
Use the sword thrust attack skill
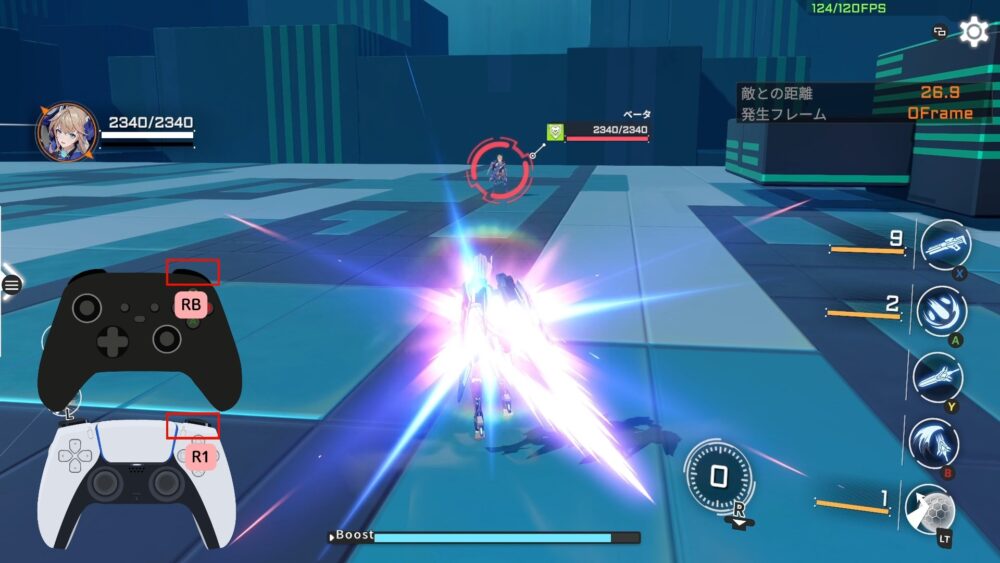click(x=937, y=377)
